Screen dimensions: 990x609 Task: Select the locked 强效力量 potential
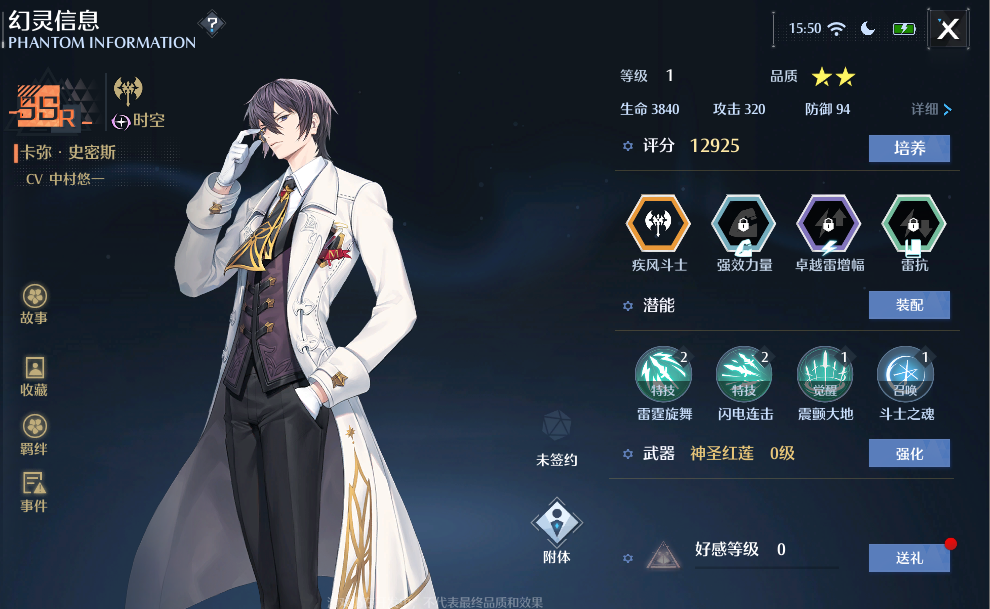[743, 223]
